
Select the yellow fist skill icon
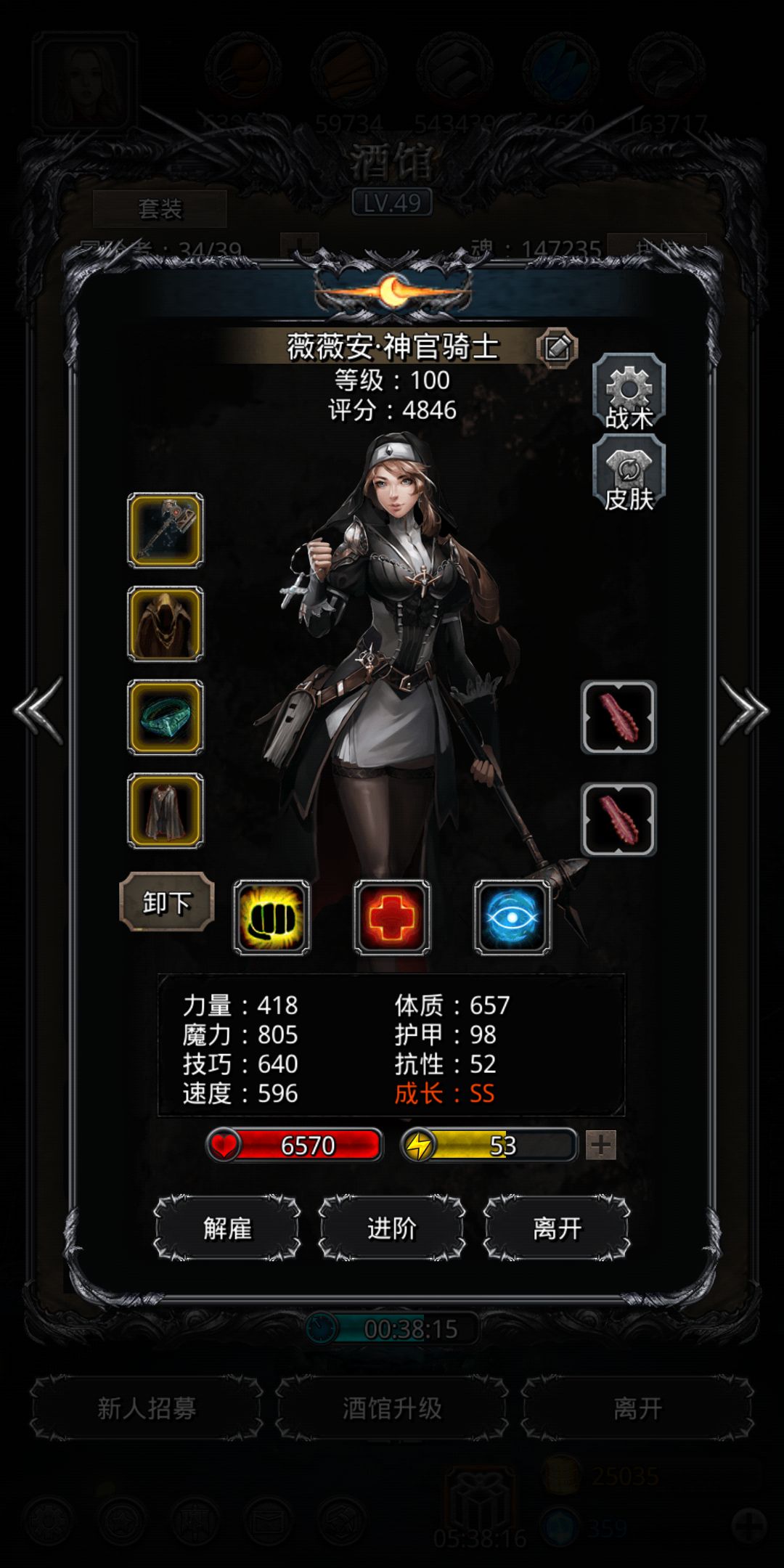[271, 918]
